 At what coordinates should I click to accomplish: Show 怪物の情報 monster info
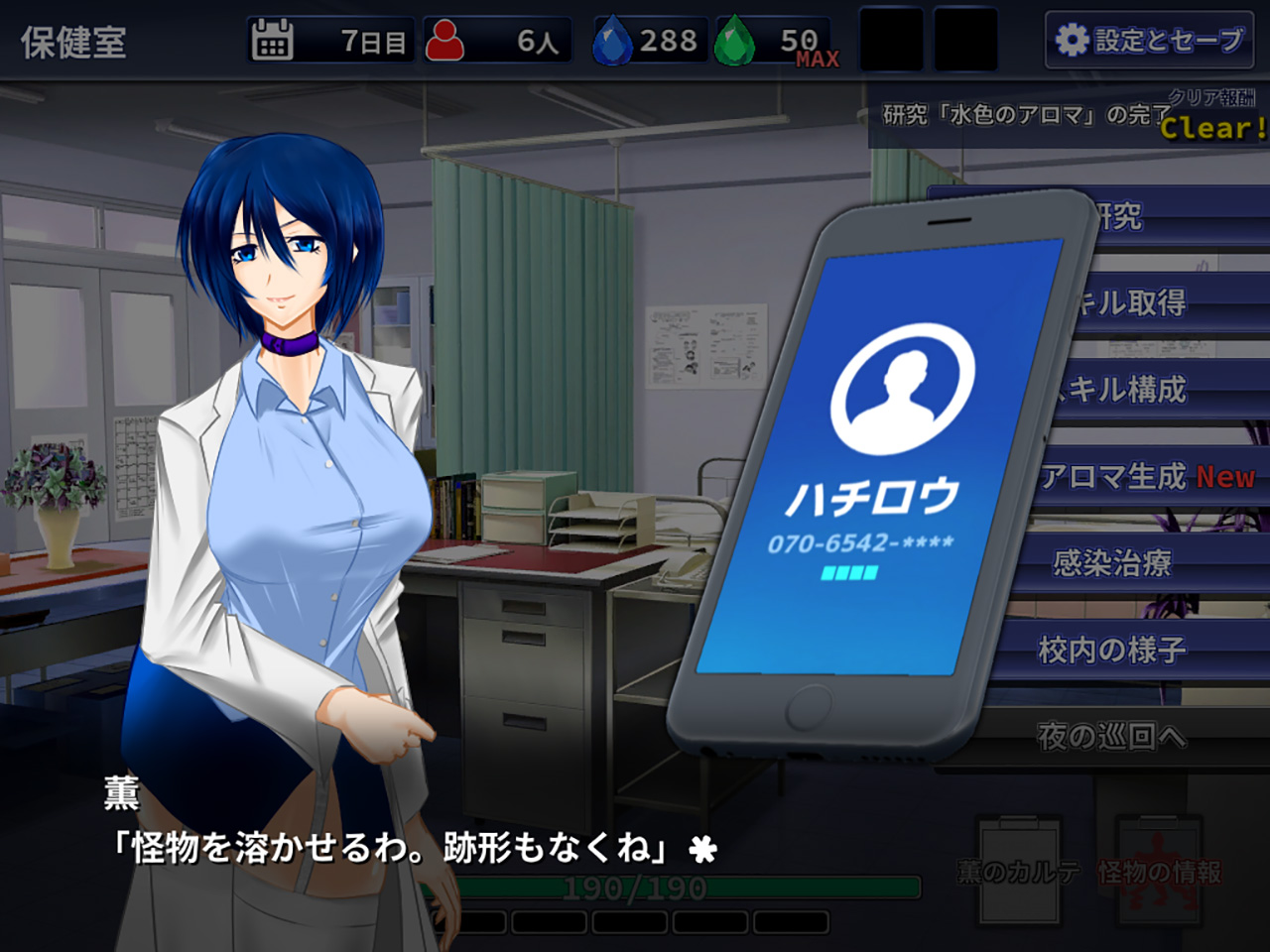click(x=1159, y=871)
